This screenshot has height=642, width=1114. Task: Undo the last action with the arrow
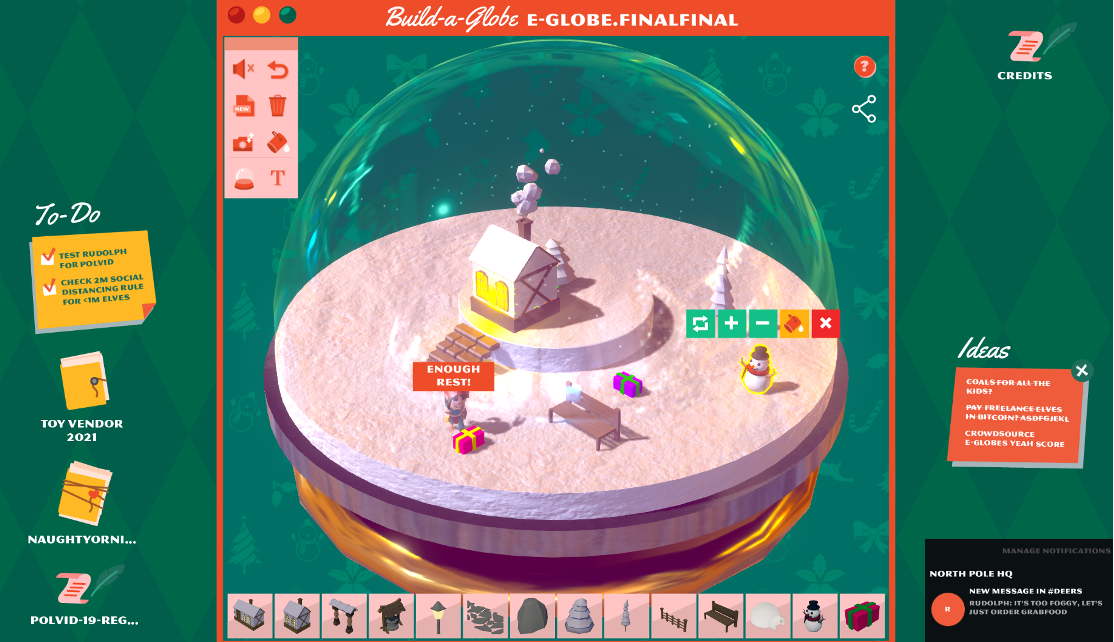pos(278,70)
